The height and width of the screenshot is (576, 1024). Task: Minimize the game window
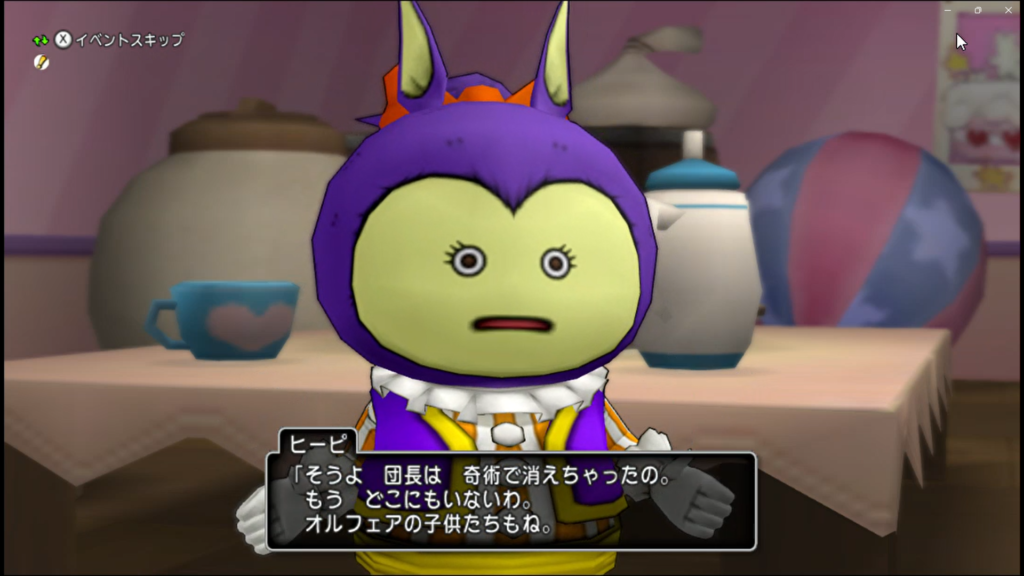[948, 9]
